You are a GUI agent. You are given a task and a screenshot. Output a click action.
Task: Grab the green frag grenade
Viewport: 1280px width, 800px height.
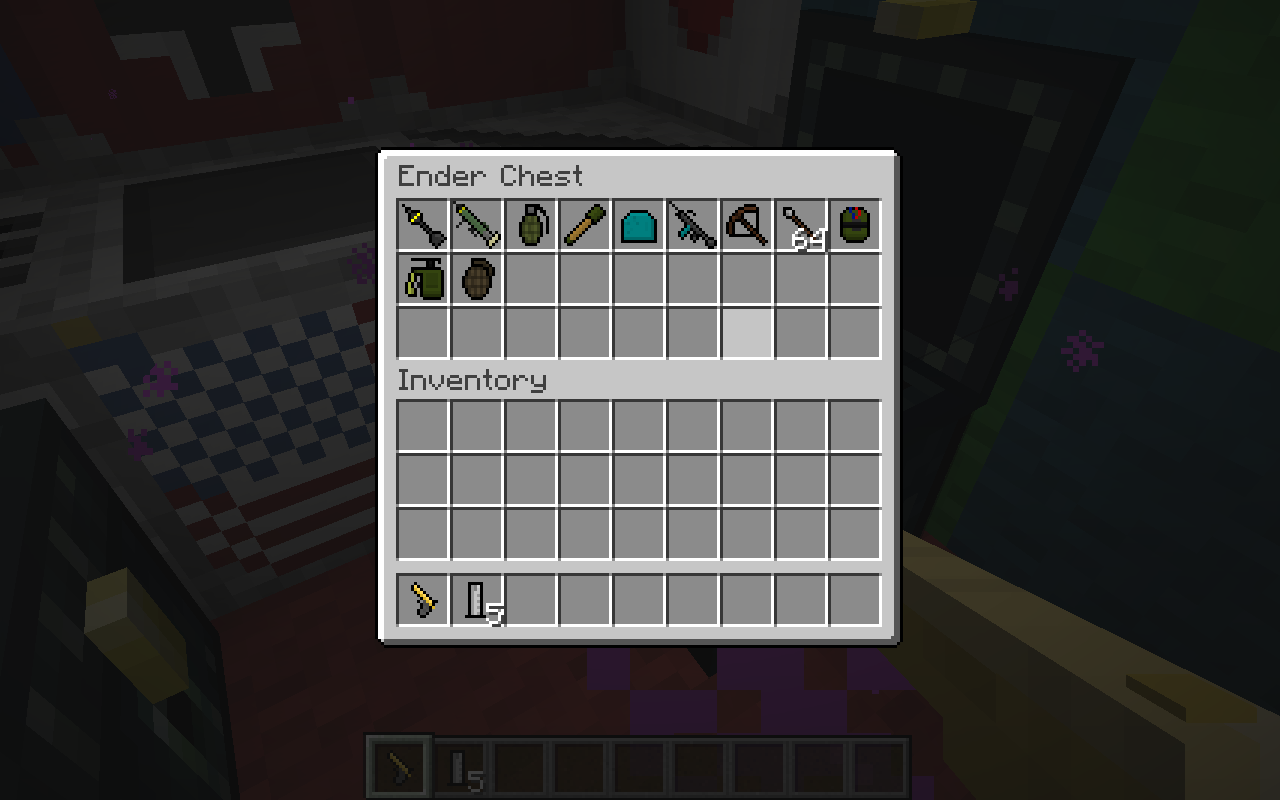pyautogui.click(x=531, y=224)
